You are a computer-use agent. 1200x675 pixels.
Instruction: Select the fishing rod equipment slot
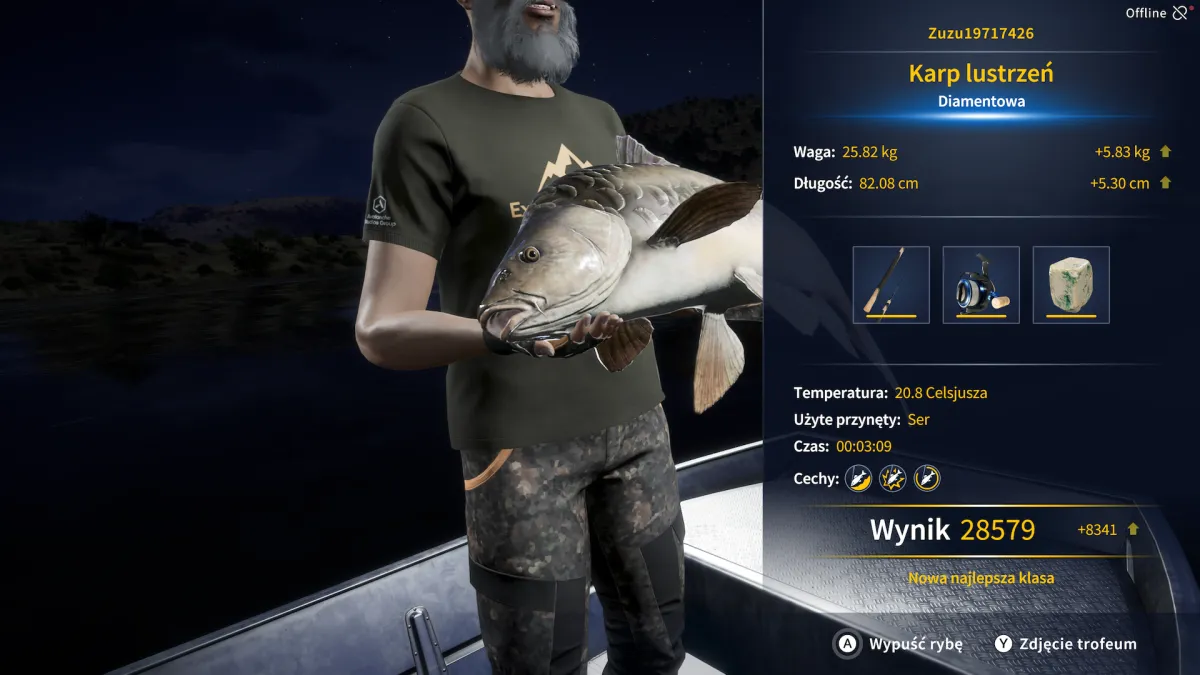click(891, 285)
